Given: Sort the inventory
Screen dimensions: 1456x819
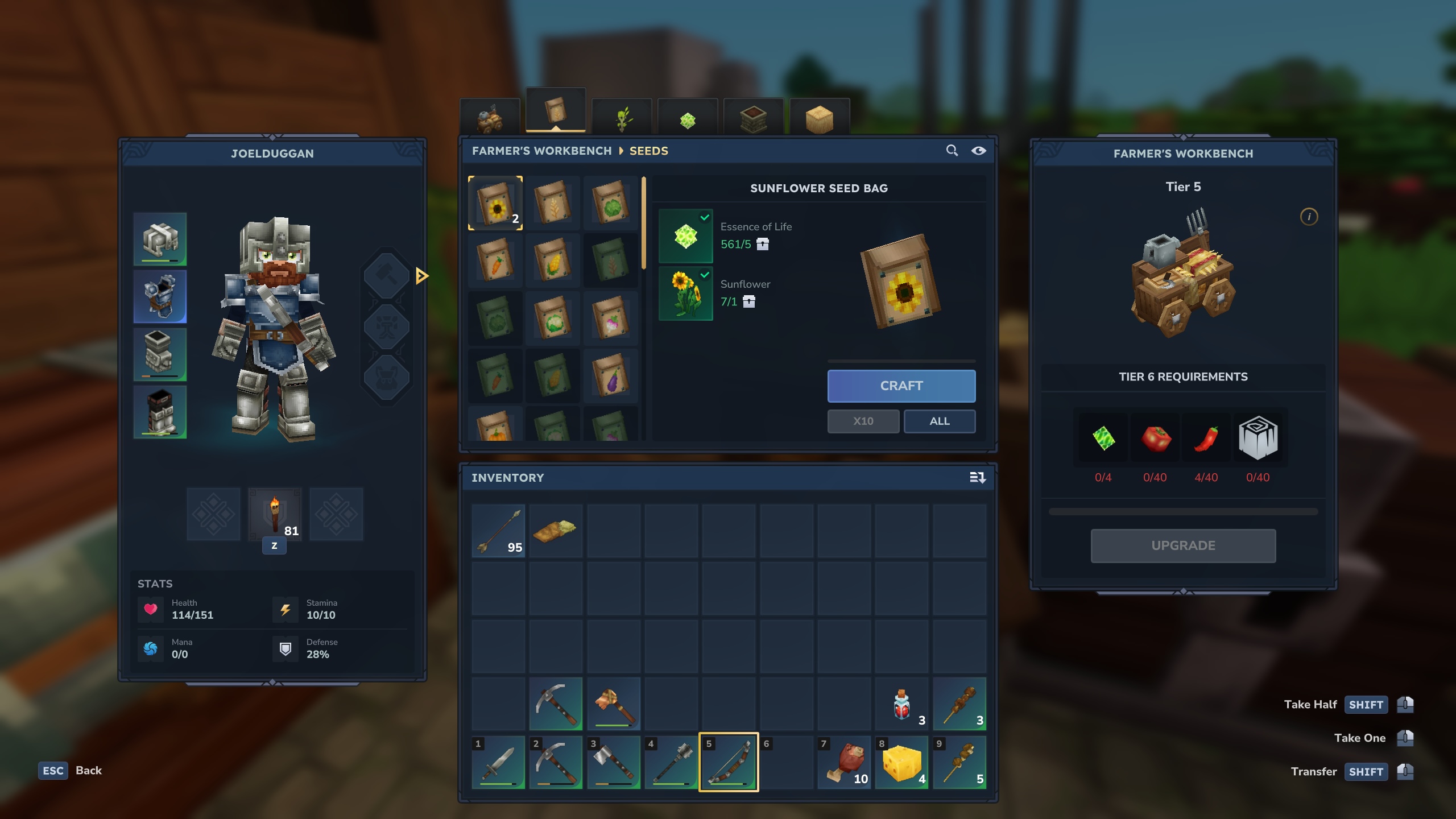Looking at the screenshot, I should [x=977, y=478].
